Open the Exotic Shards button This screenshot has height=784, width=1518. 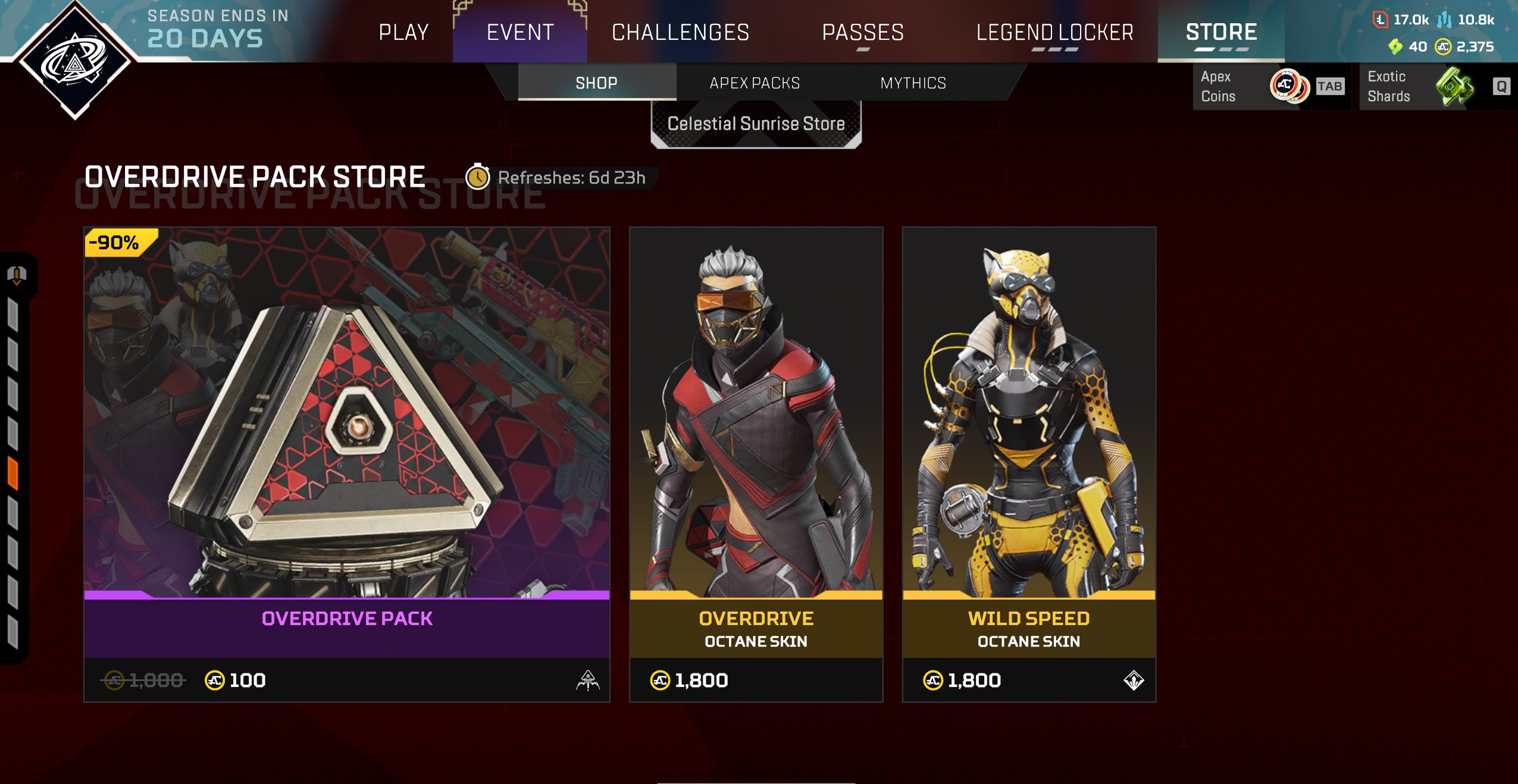(1437, 87)
